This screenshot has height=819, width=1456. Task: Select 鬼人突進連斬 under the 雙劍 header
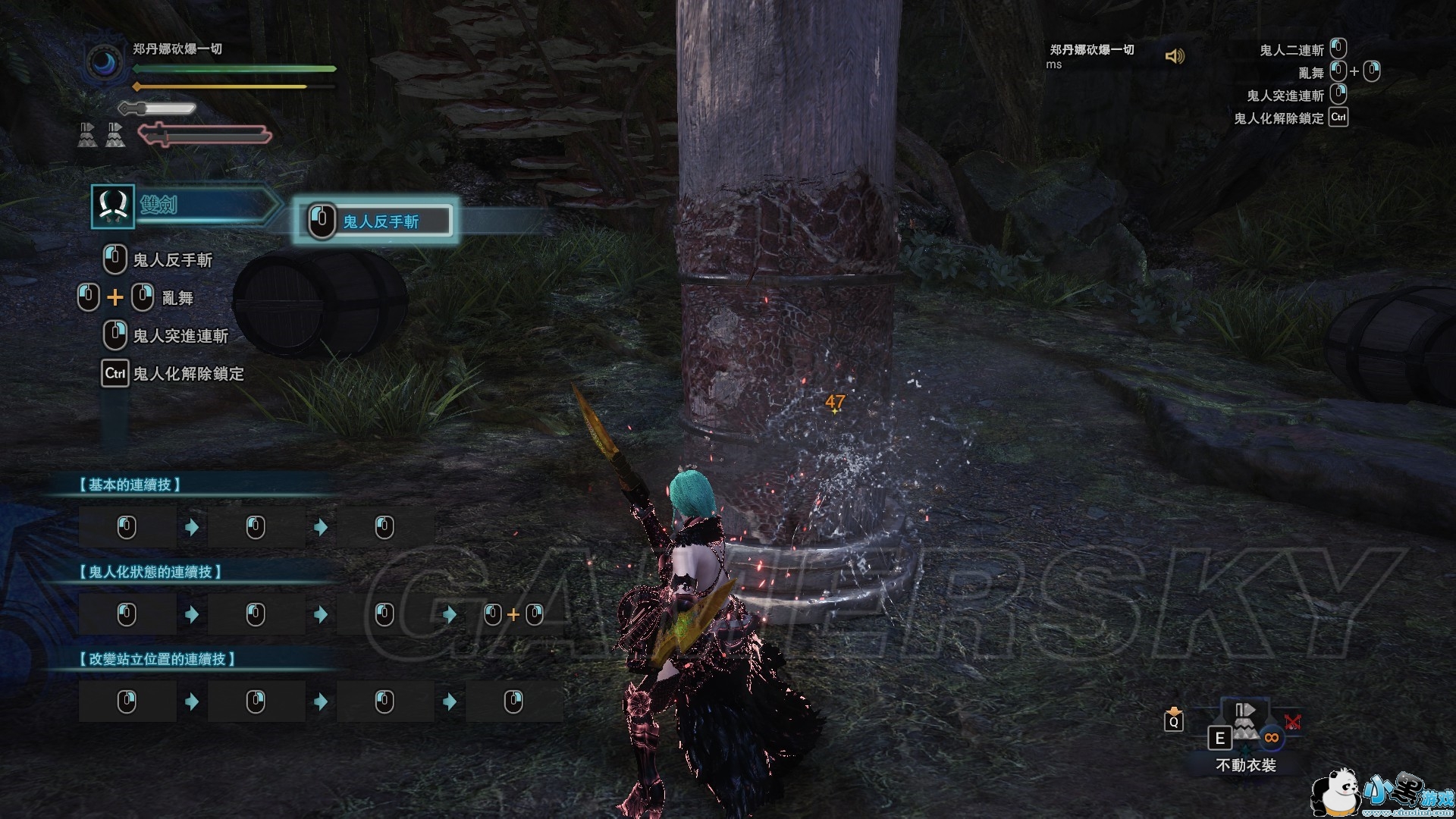180,336
